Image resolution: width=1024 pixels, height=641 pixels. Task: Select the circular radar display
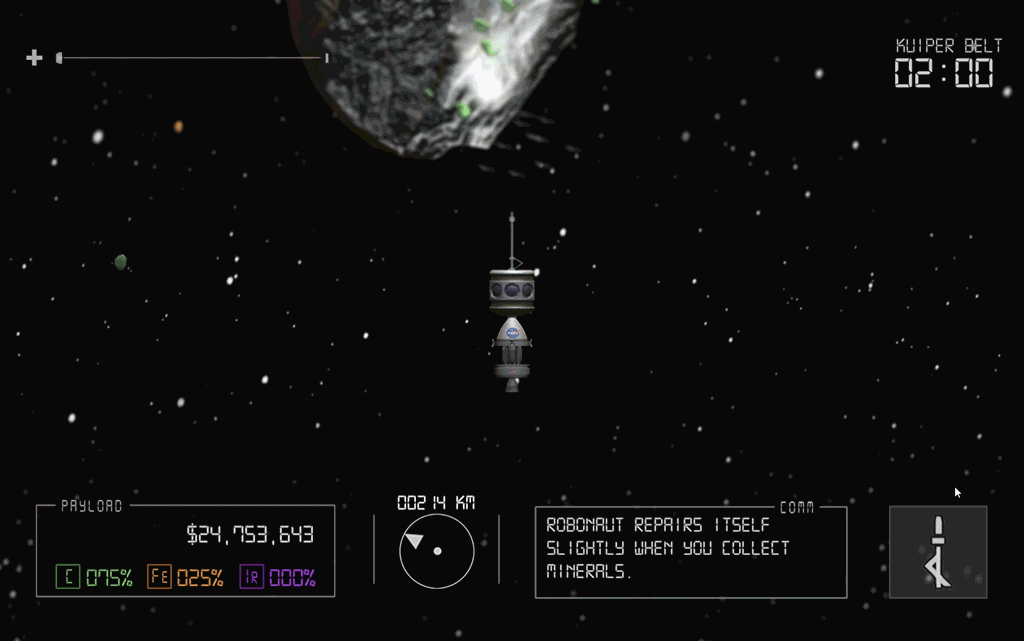pyautogui.click(x=437, y=551)
